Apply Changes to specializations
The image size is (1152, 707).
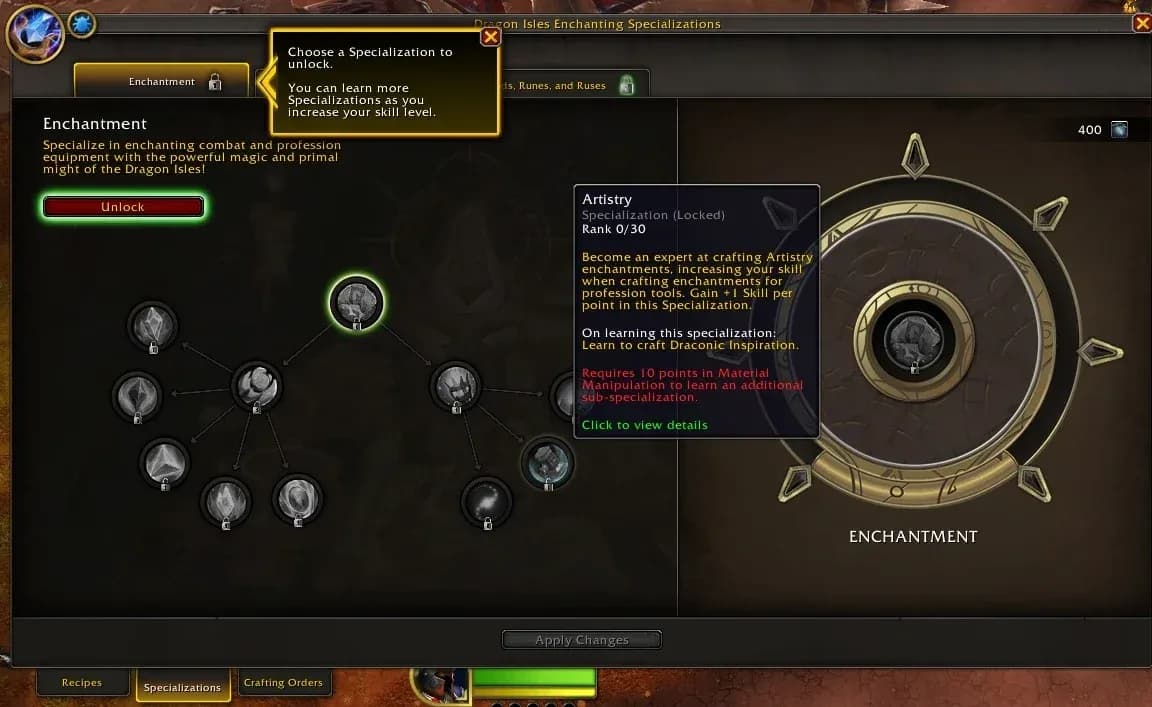click(x=581, y=640)
